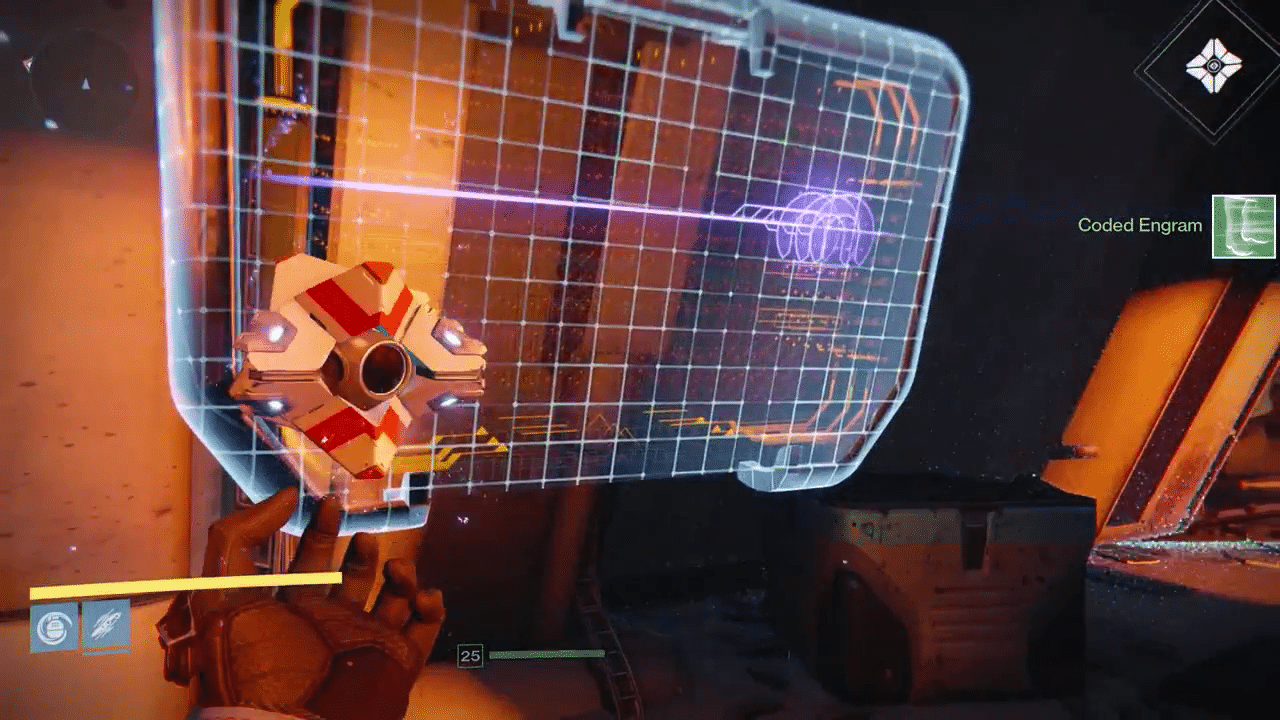Image resolution: width=1280 pixels, height=720 pixels.
Task: Open the Ghost diamond icon
Action: coord(1213,68)
